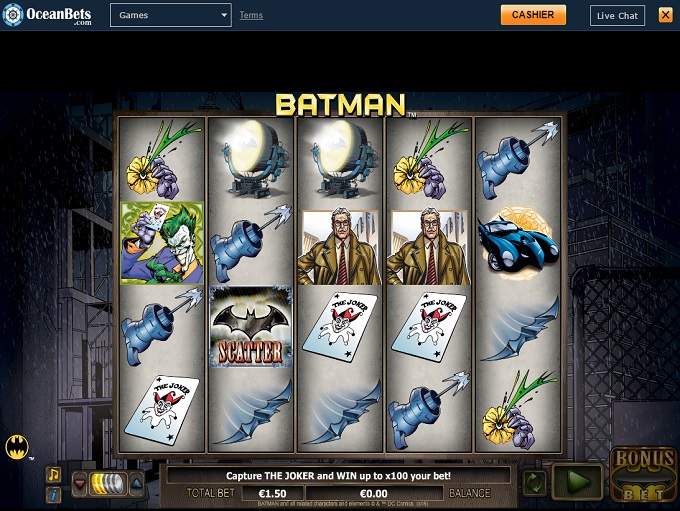680x511 pixels.
Task: Decrease the bet with the red arrow
Action: coord(79,484)
